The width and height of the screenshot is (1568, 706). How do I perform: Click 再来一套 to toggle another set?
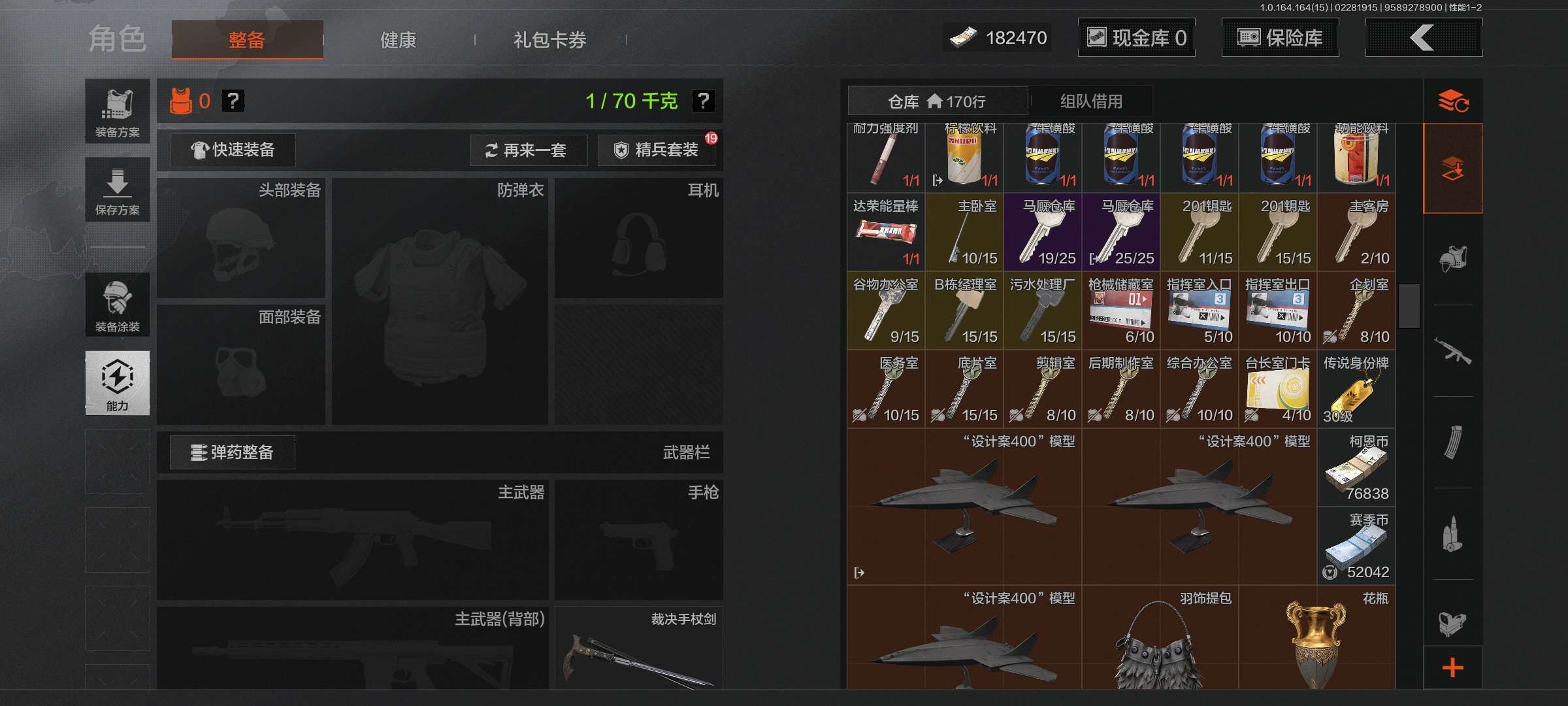pyautogui.click(x=529, y=150)
